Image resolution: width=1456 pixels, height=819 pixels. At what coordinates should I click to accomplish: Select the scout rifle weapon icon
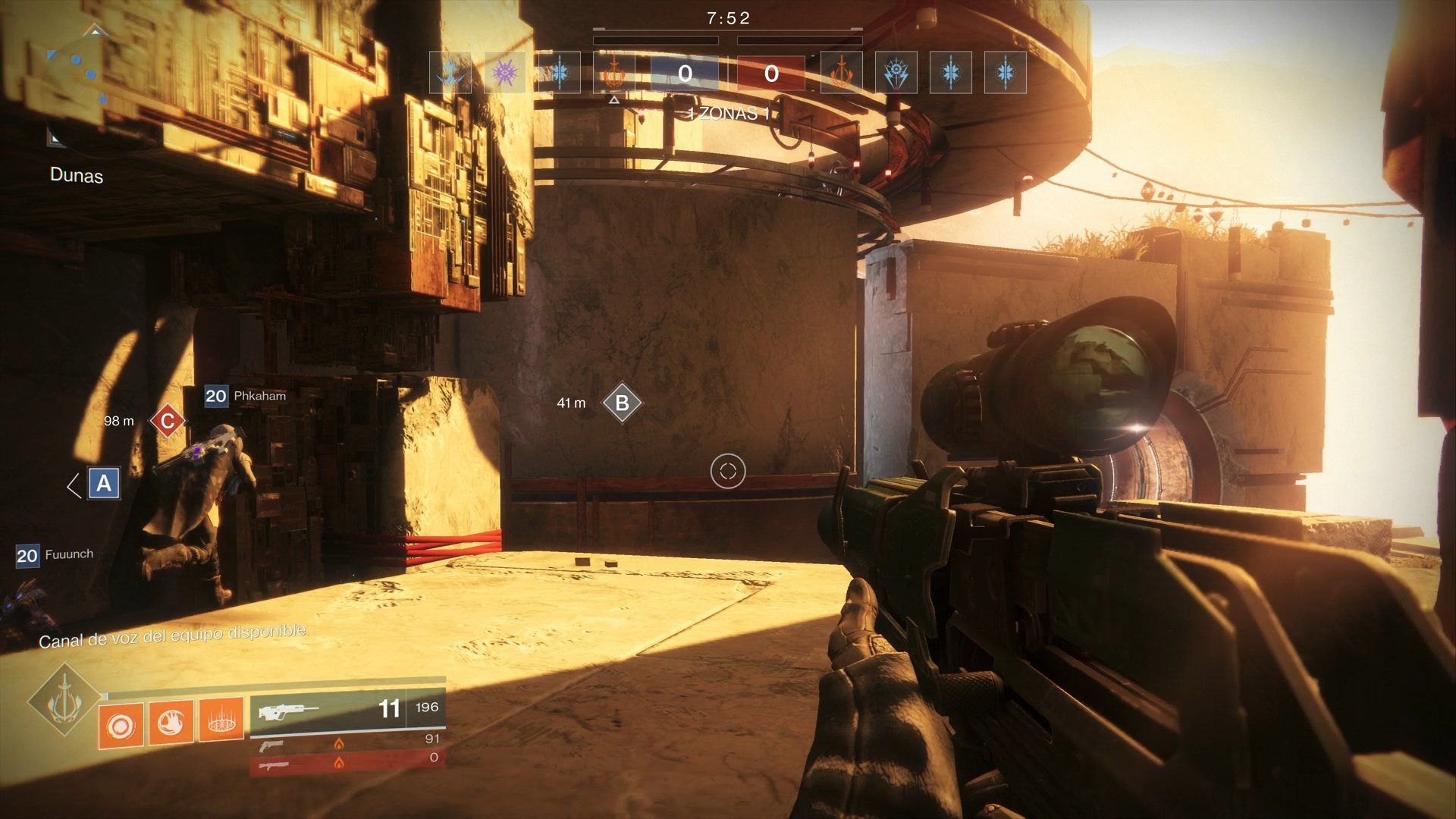pos(288,711)
